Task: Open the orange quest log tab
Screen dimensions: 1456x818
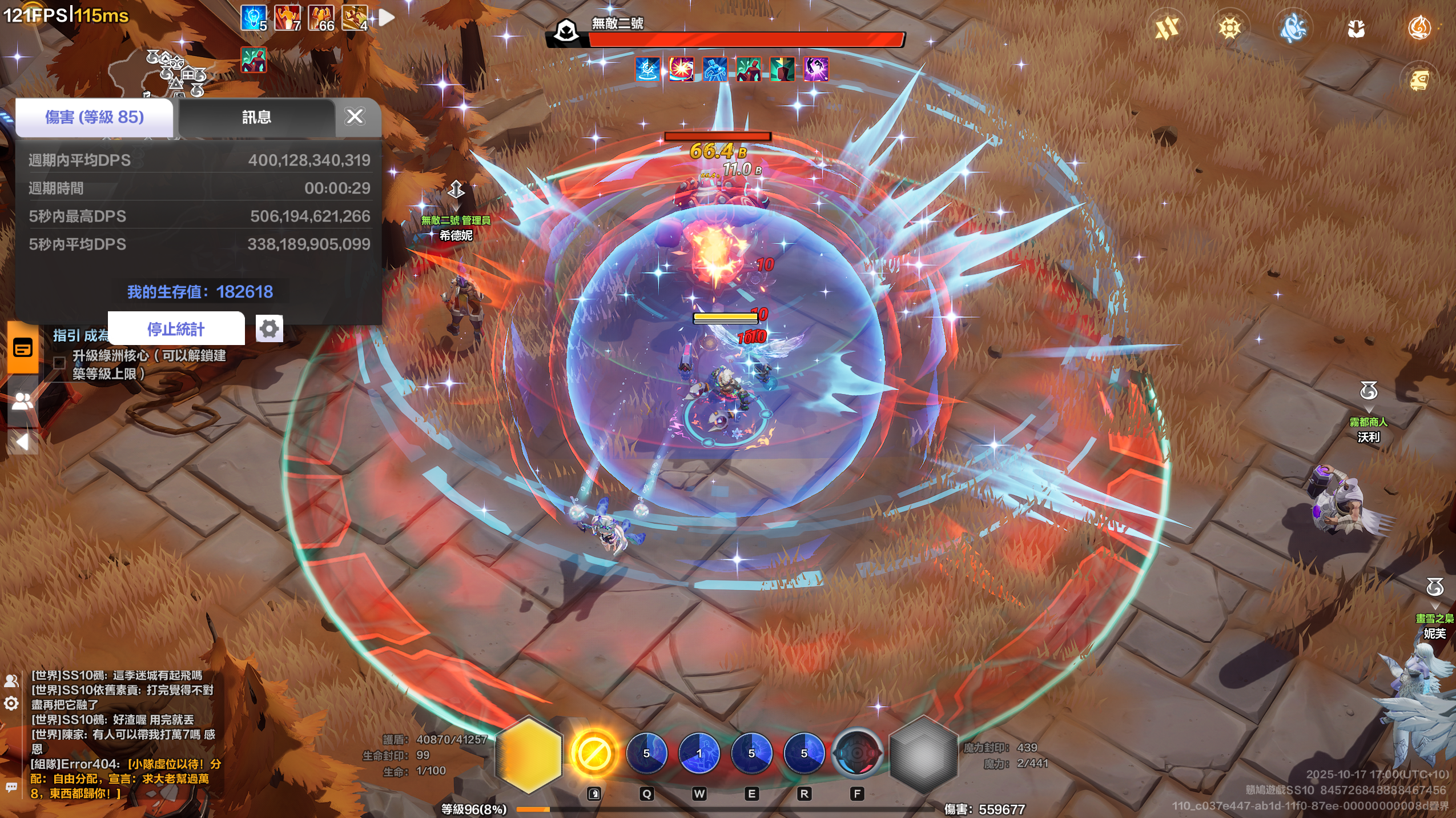Action: coord(23,347)
